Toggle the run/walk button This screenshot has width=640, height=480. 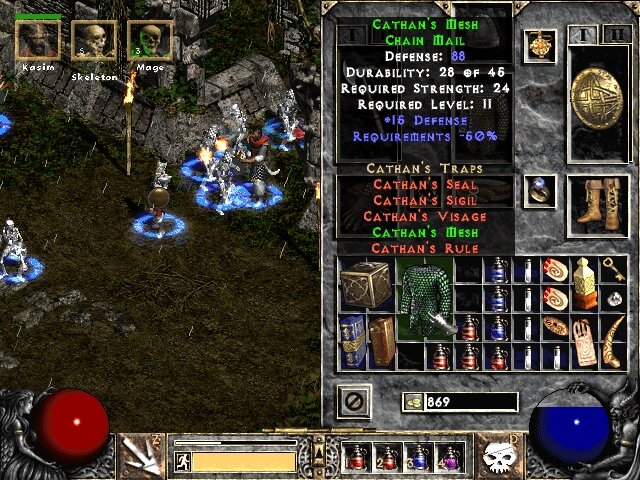coord(182,461)
